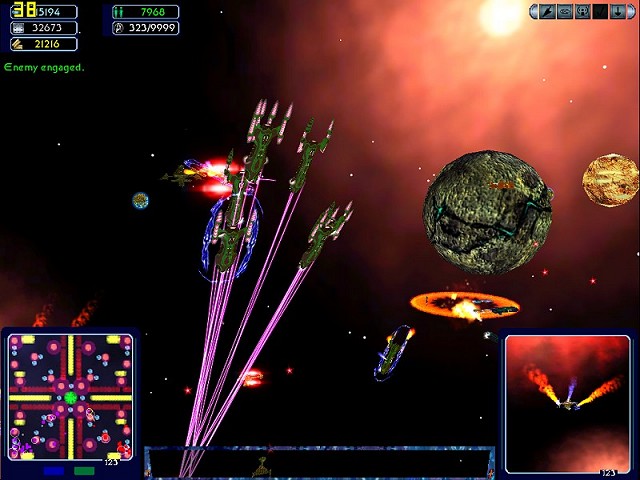
Task: Select the ship icon in the bottom bar
Action: 262,465
